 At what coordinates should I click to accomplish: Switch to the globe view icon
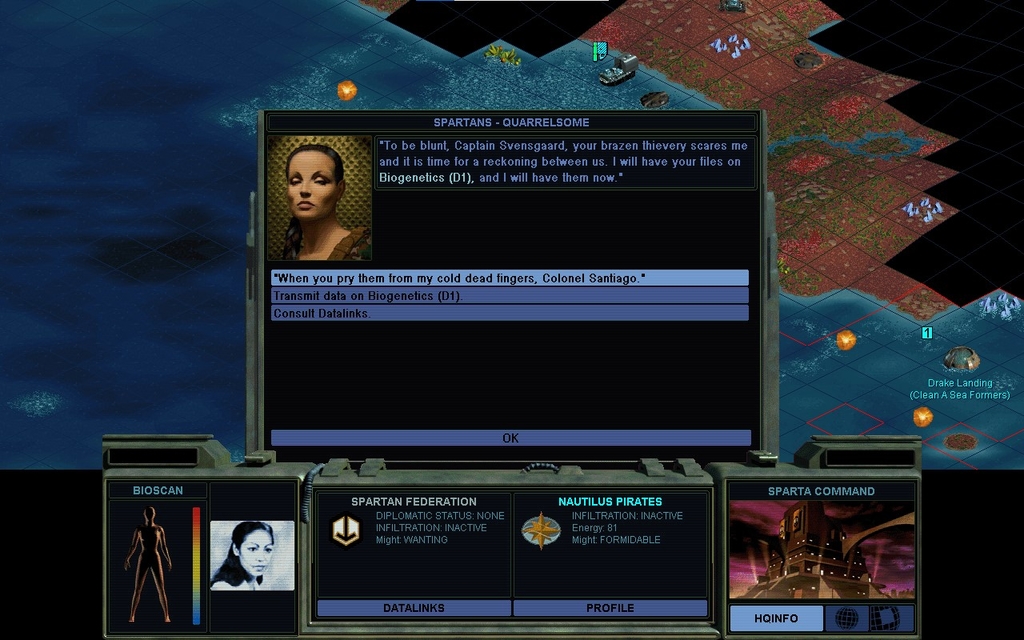(846, 618)
